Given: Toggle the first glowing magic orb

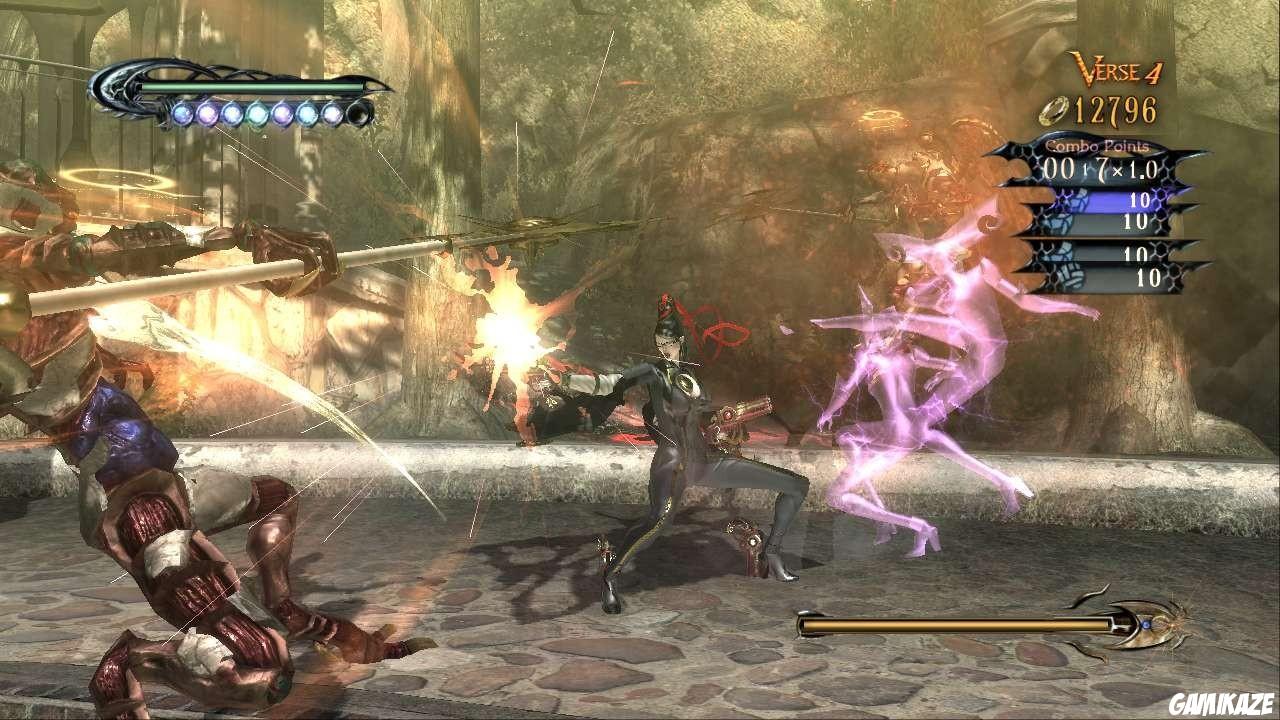Looking at the screenshot, I should click(x=182, y=115).
